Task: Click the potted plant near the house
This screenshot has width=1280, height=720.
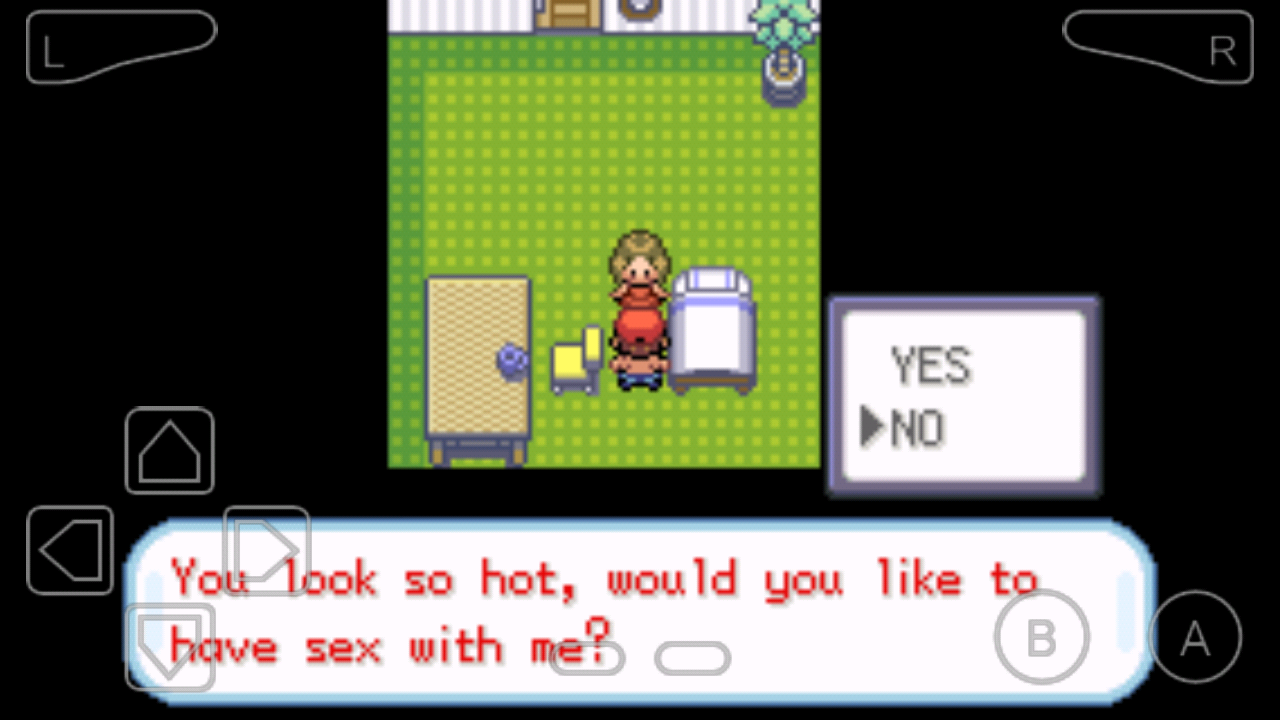Action: click(785, 45)
